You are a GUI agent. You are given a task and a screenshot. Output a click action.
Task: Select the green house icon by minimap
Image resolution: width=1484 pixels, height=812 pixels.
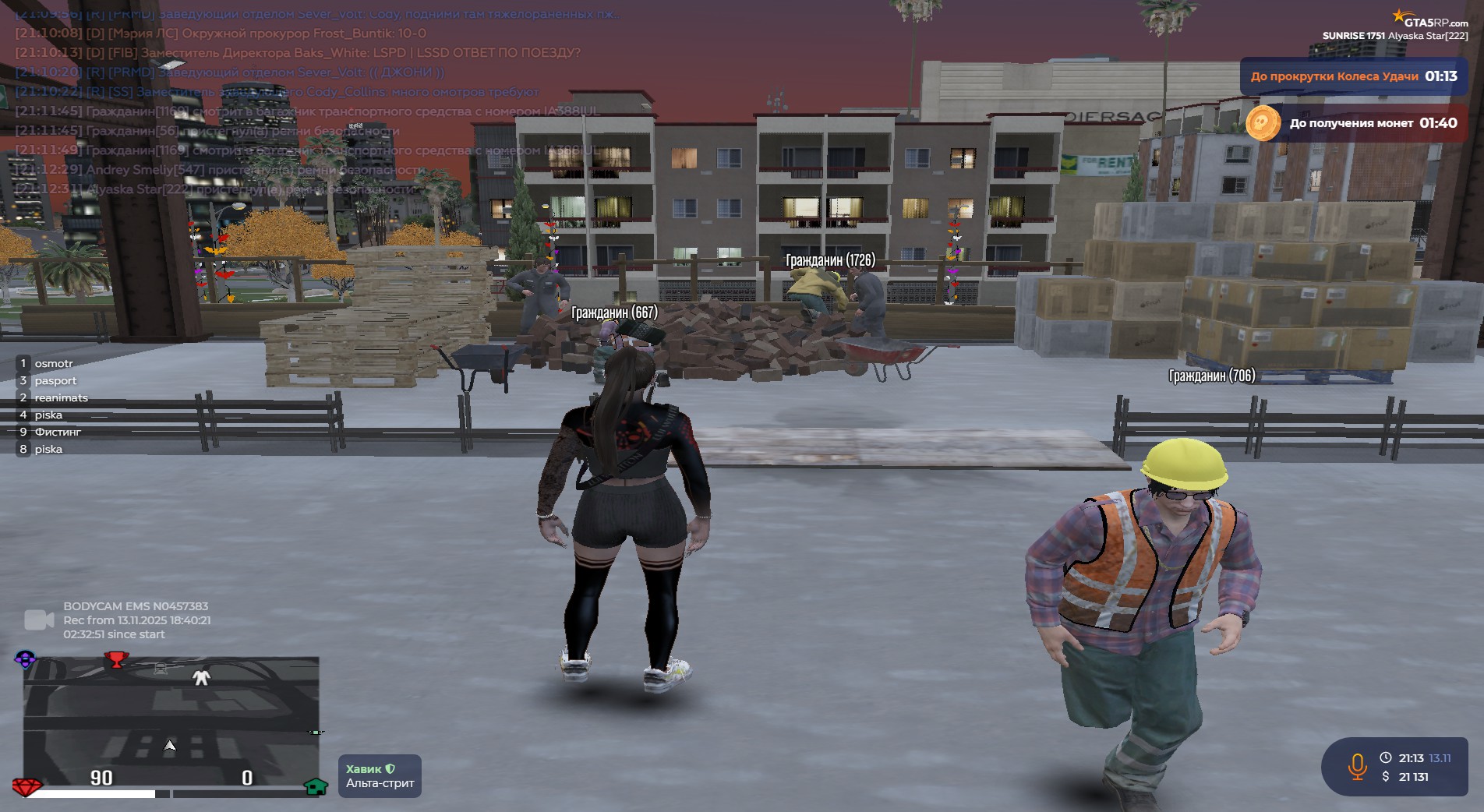pyautogui.click(x=316, y=786)
